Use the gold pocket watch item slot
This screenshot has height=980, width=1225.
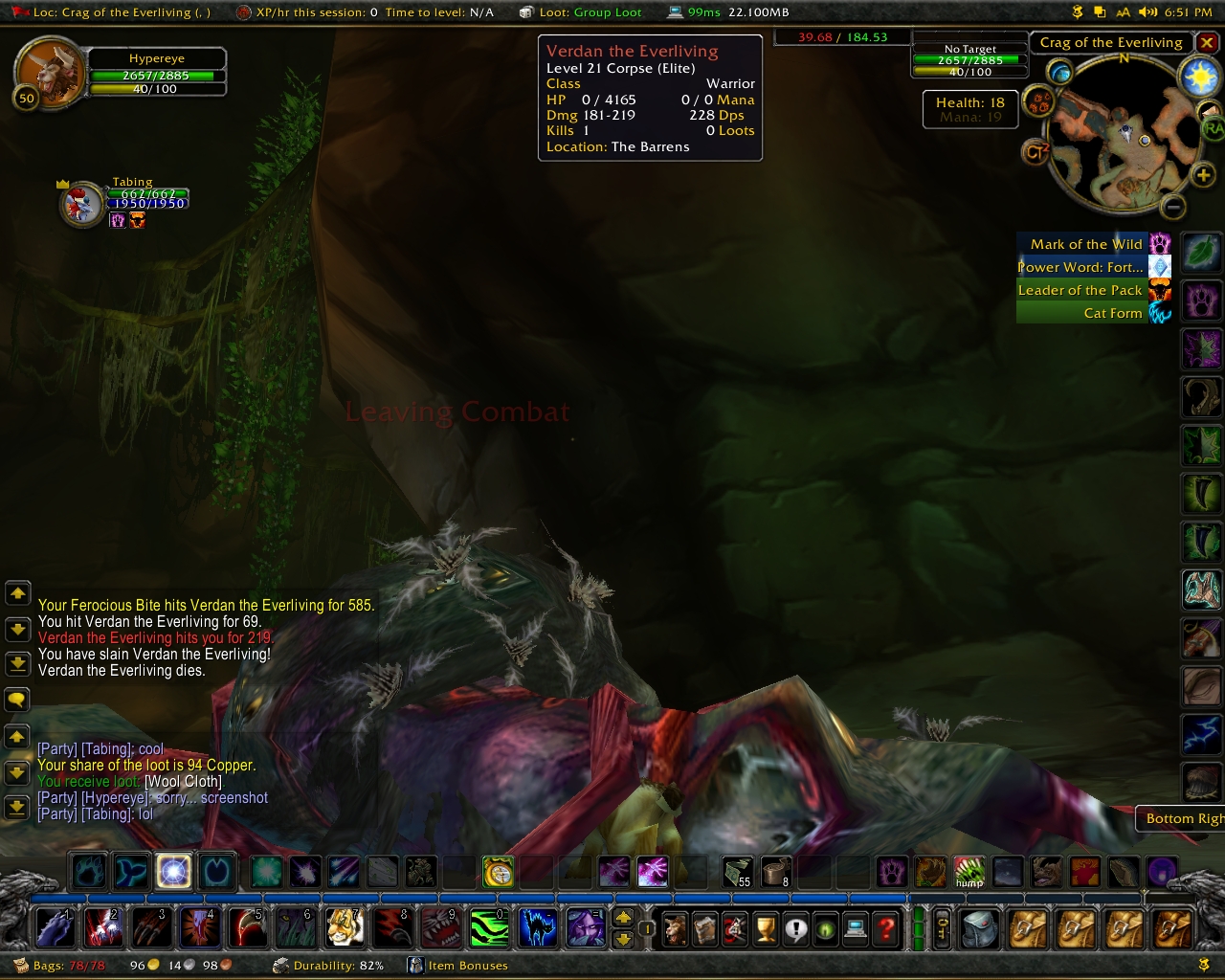pyautogui.click(x=498, y=872)
